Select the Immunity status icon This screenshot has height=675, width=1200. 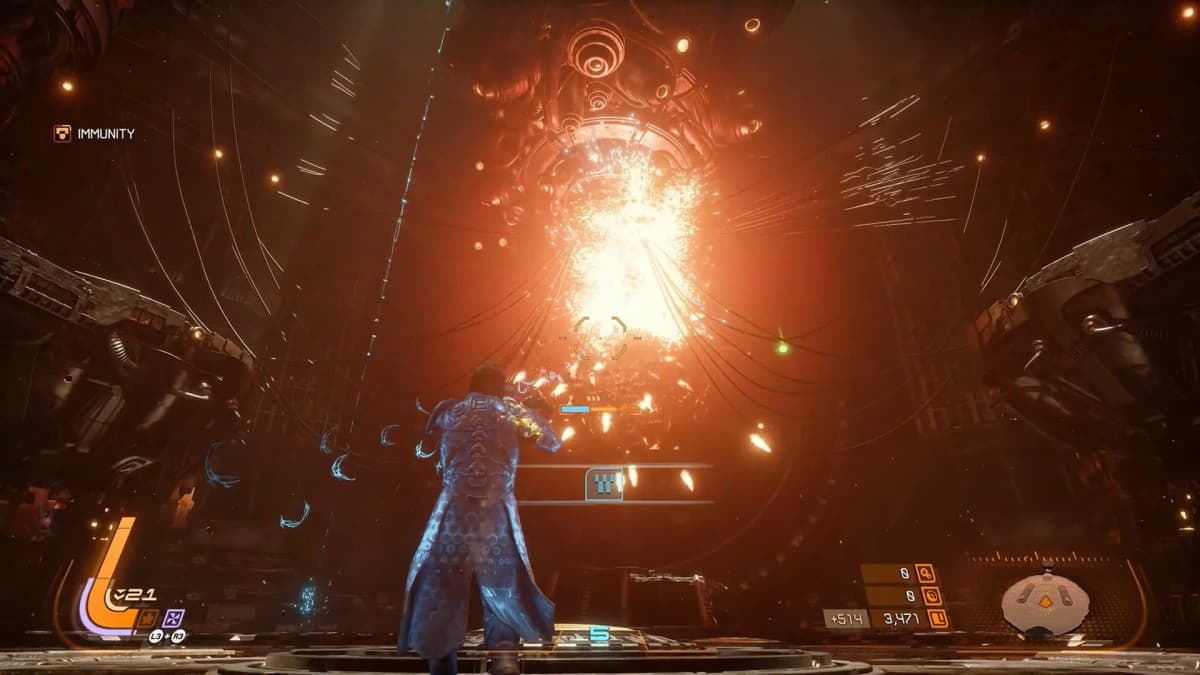(62, 133)
